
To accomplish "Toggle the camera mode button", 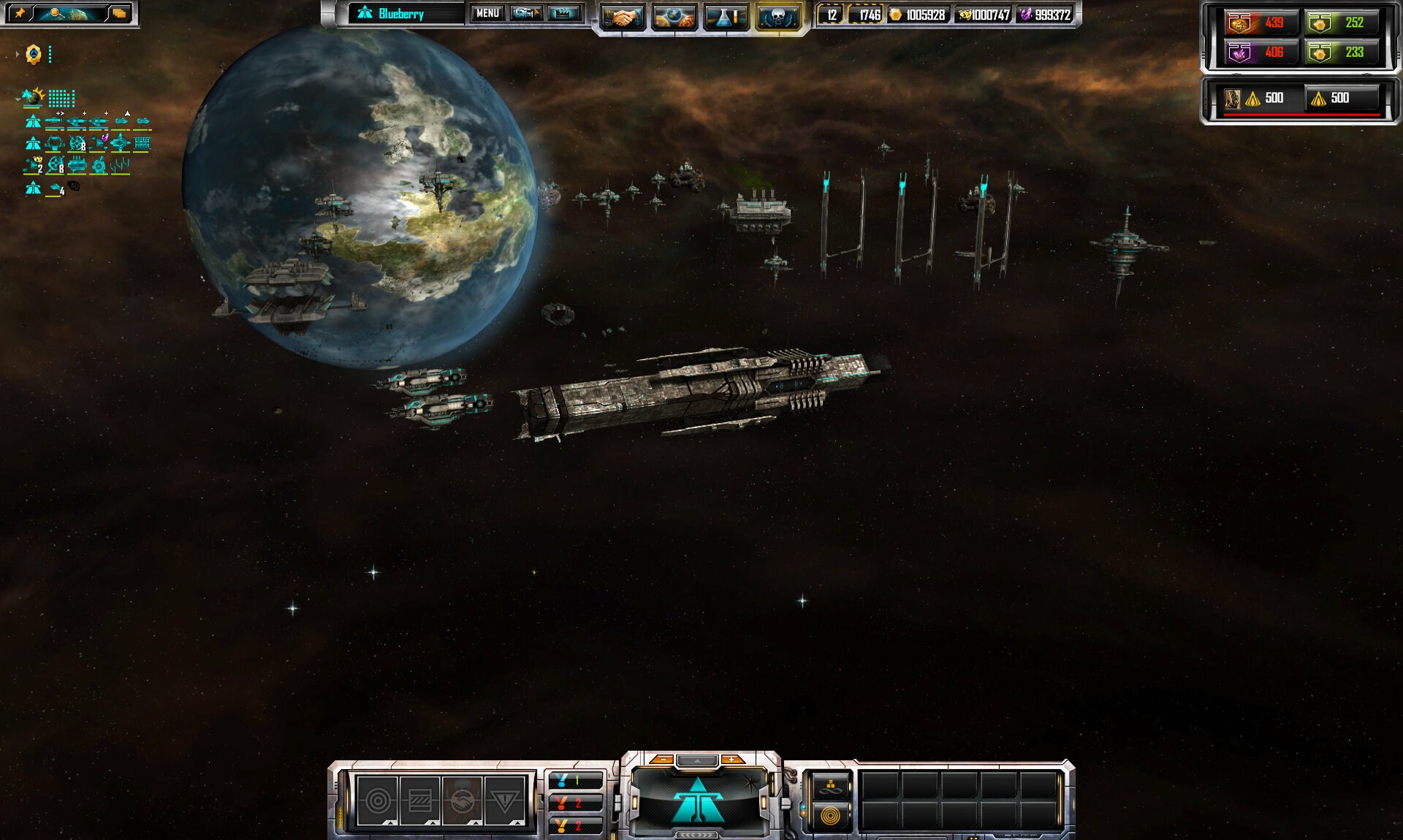I will [525, 13].
